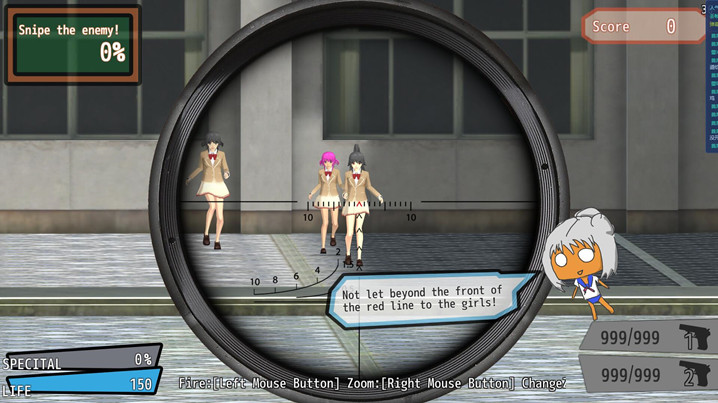
Task: Select weapon slot 1 pistol
Action: click(x=650, y=337)
